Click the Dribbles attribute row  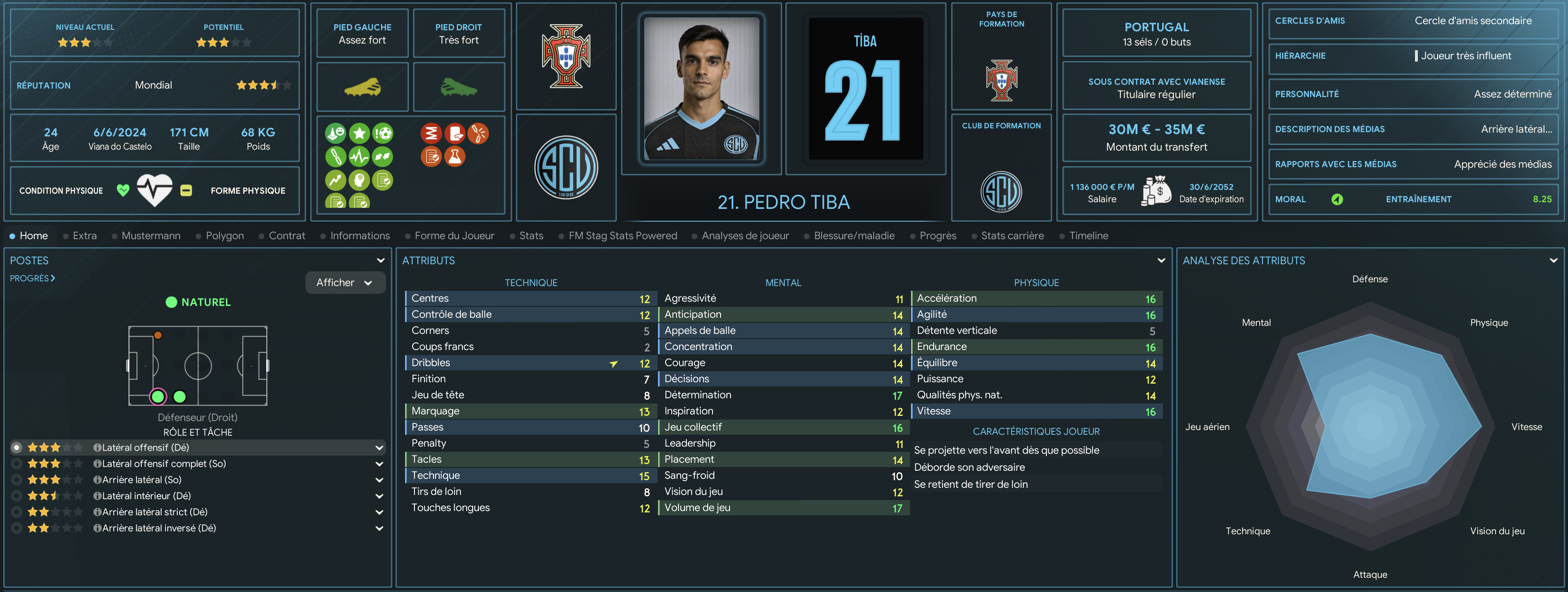(530, 363)
